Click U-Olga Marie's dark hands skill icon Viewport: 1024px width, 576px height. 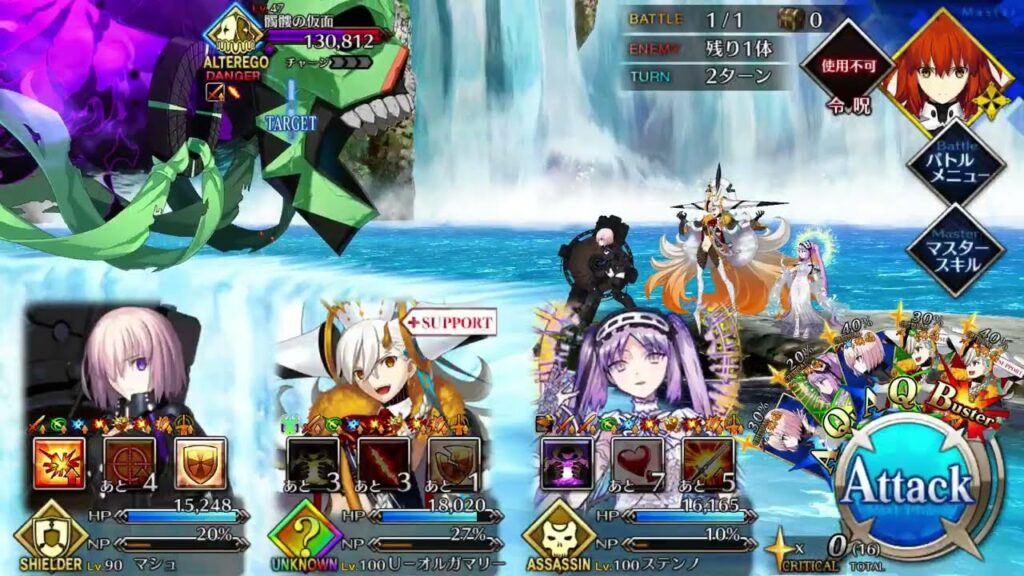(x=313, y=462)
